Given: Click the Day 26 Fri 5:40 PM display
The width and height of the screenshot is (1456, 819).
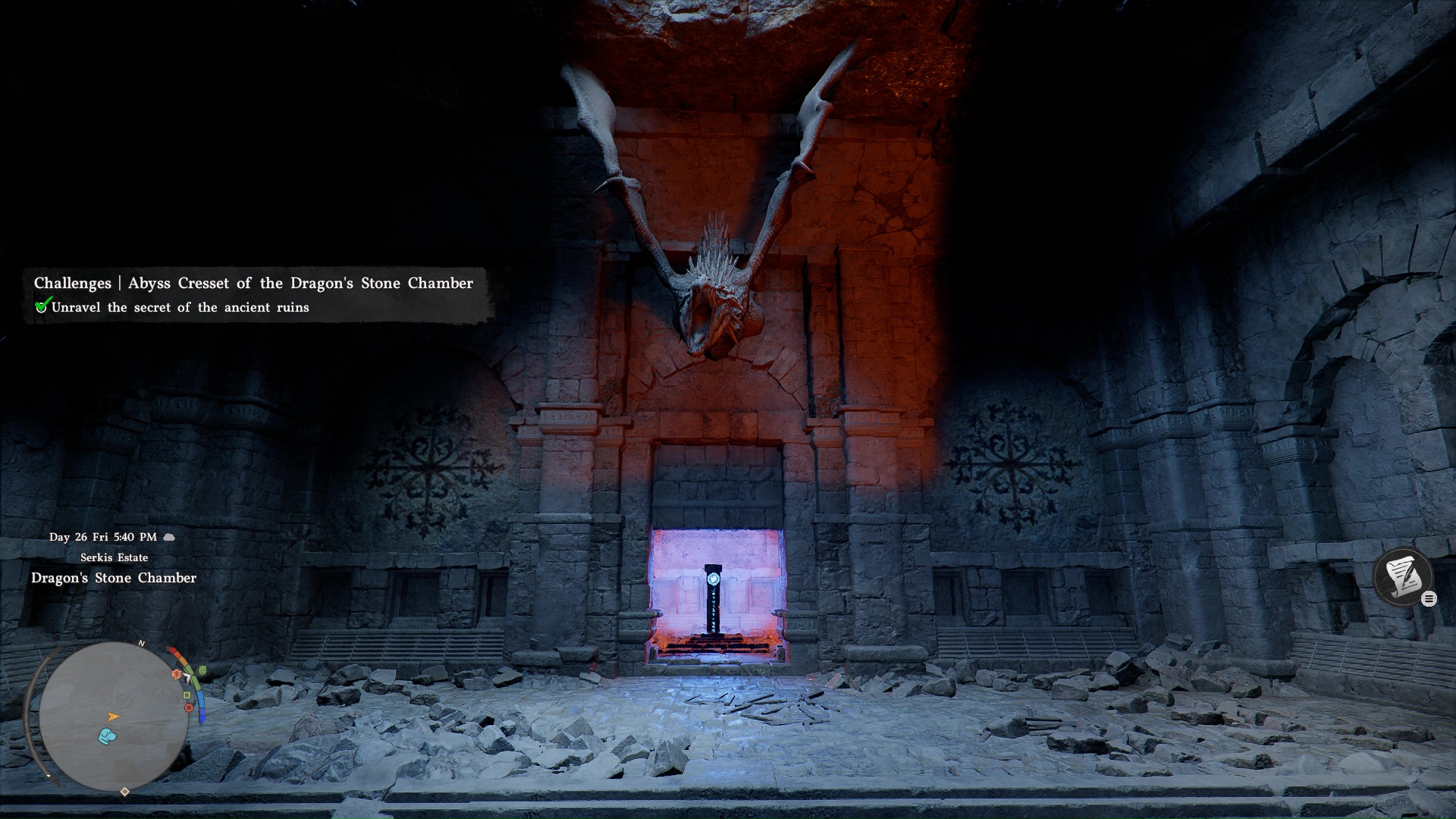Looking at the screenshot, I should [105, 536].
